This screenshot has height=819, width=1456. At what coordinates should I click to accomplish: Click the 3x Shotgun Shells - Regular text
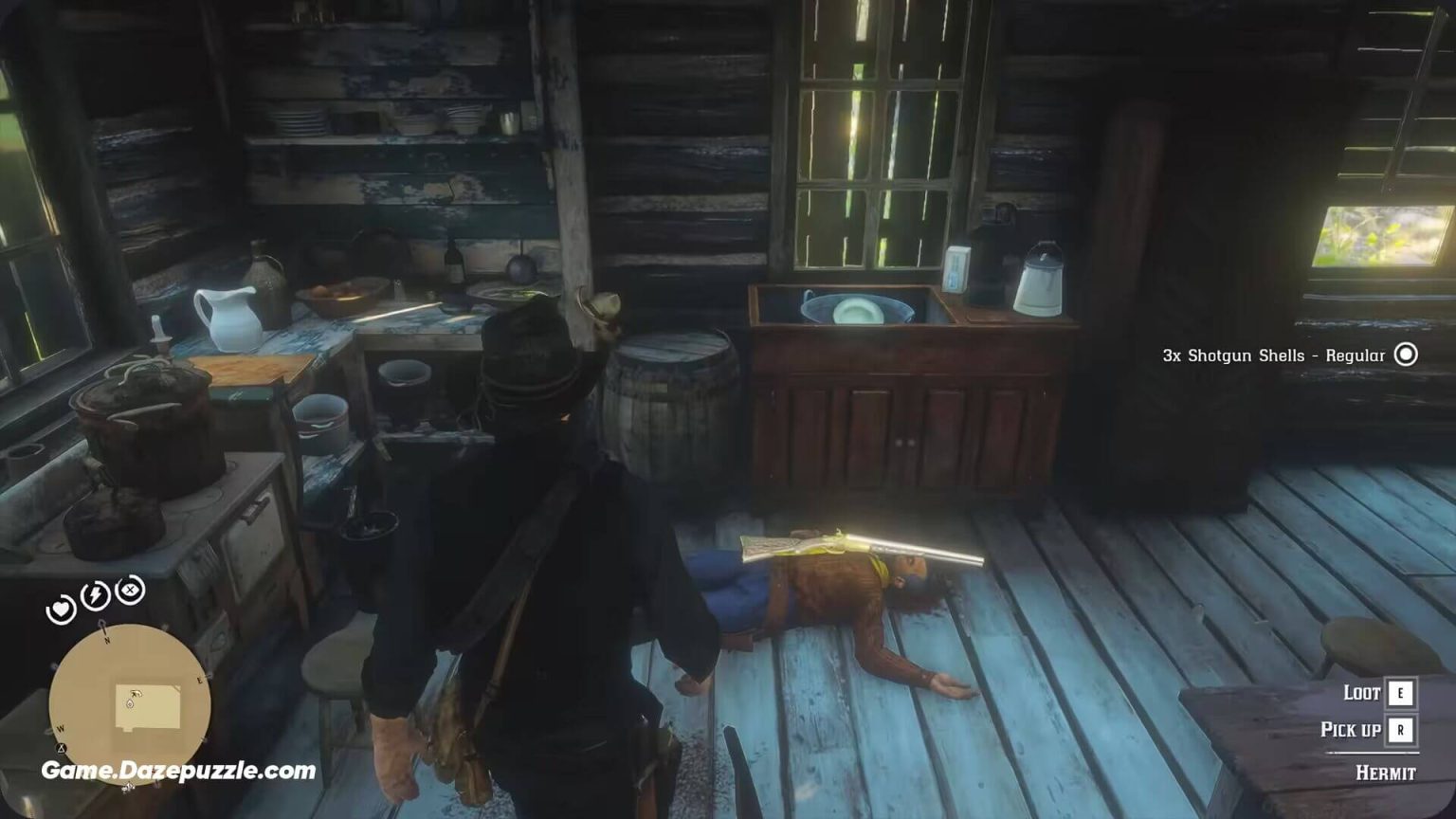click(1272, 355)
